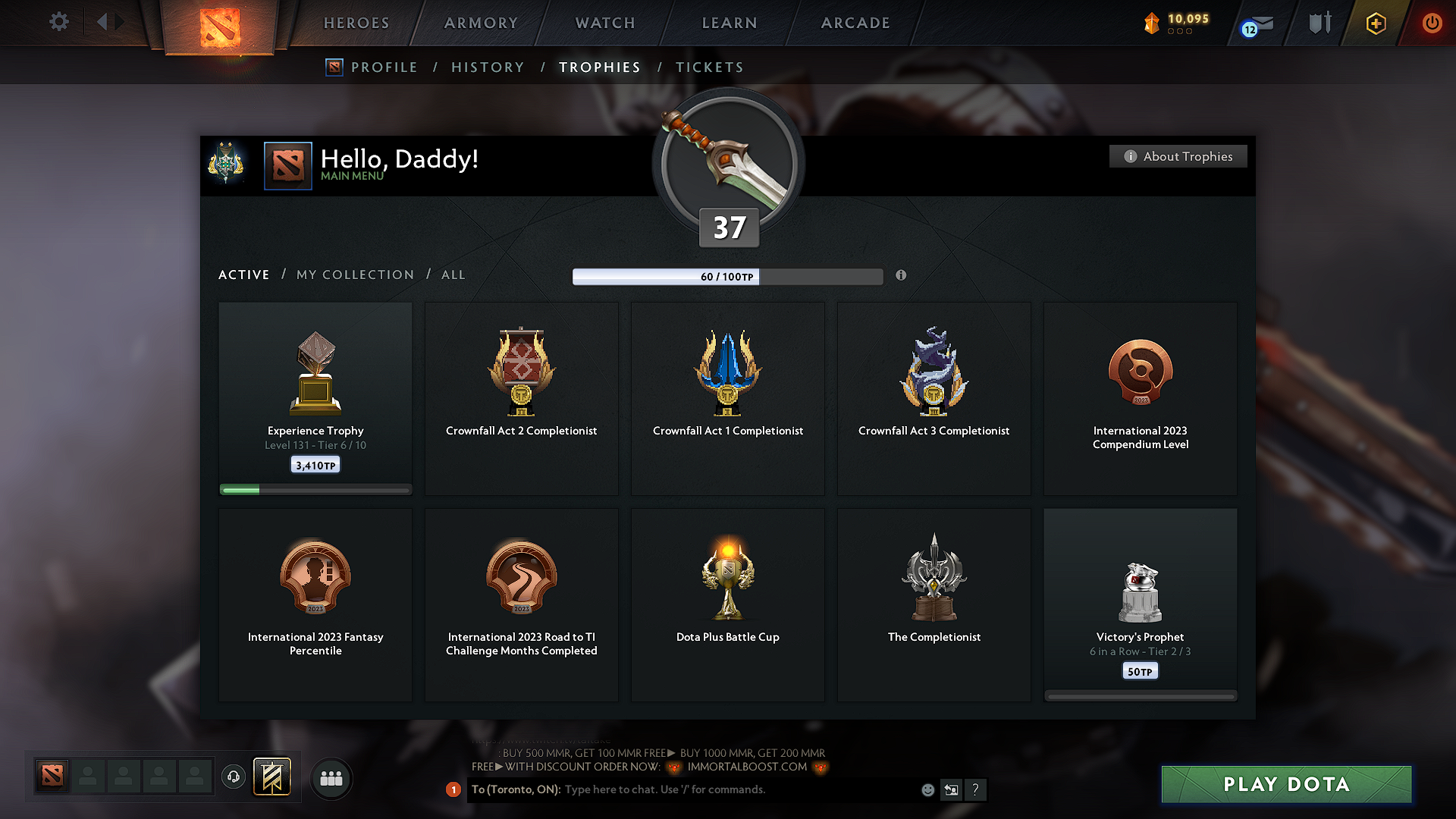Open the settings gear

pos(58,22)
